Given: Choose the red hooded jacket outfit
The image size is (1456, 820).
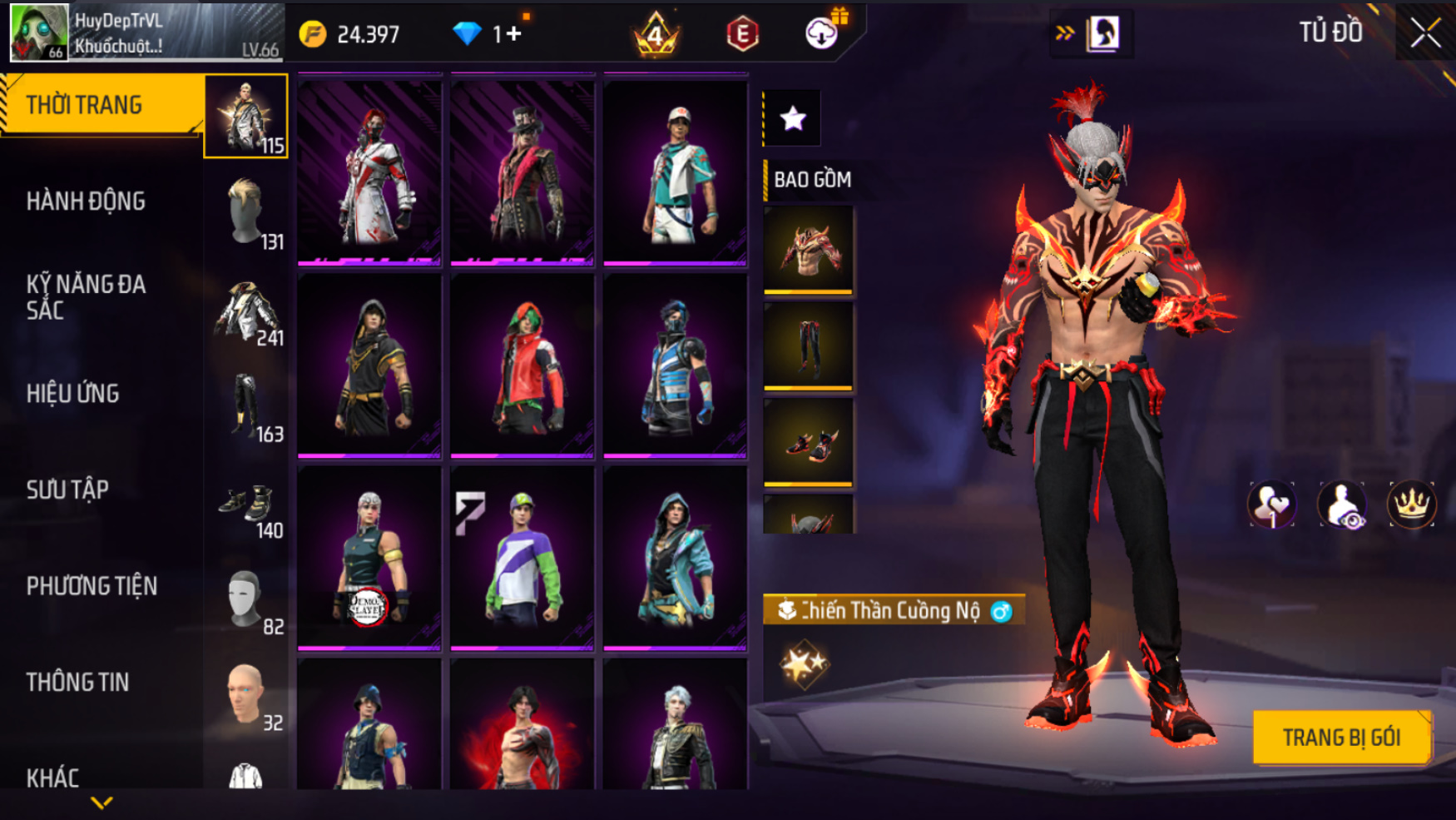Looking at the screenshot, I should (522, 365).
